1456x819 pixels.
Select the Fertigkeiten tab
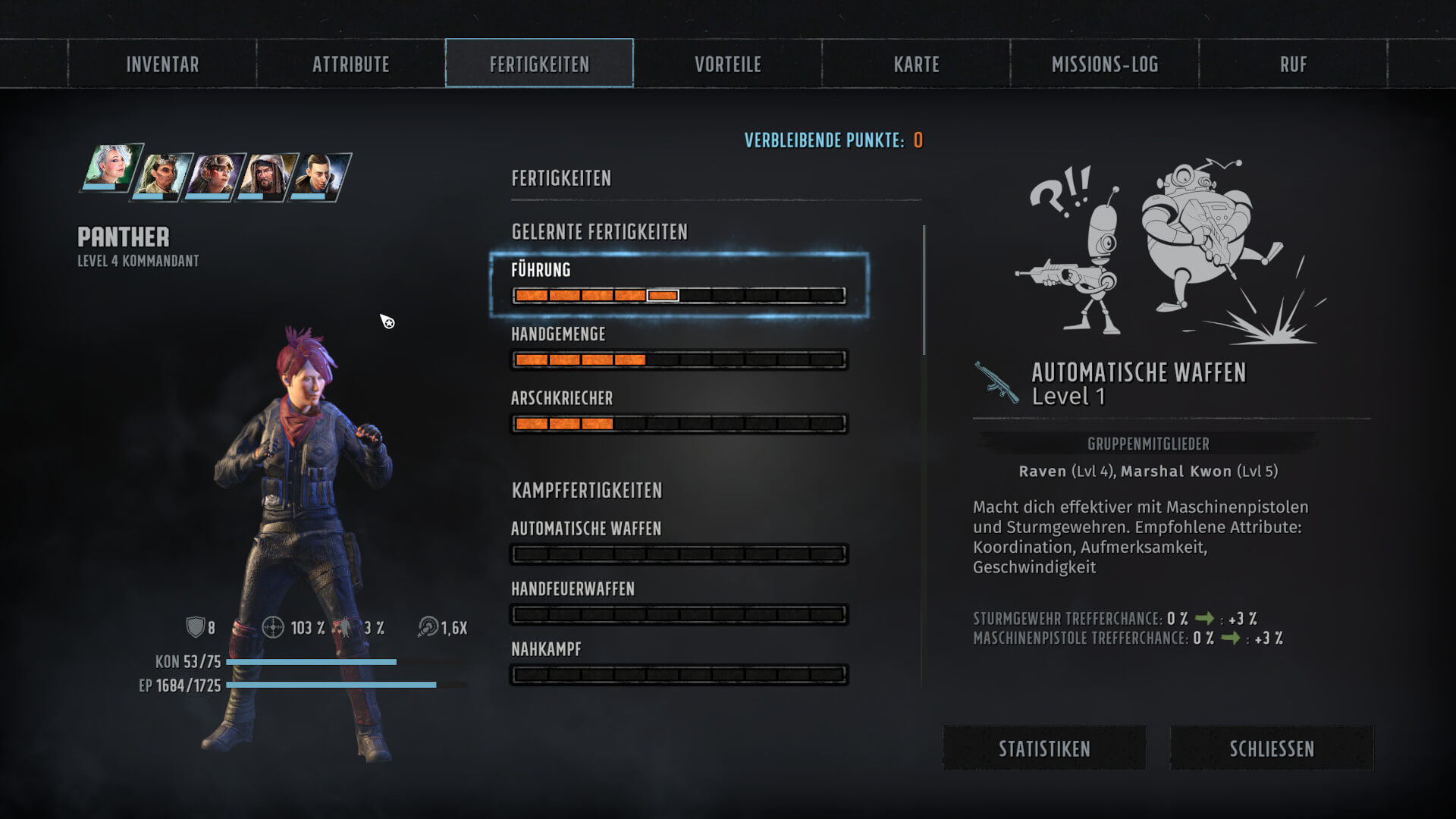pyautogui.click(x=539, y=64)
